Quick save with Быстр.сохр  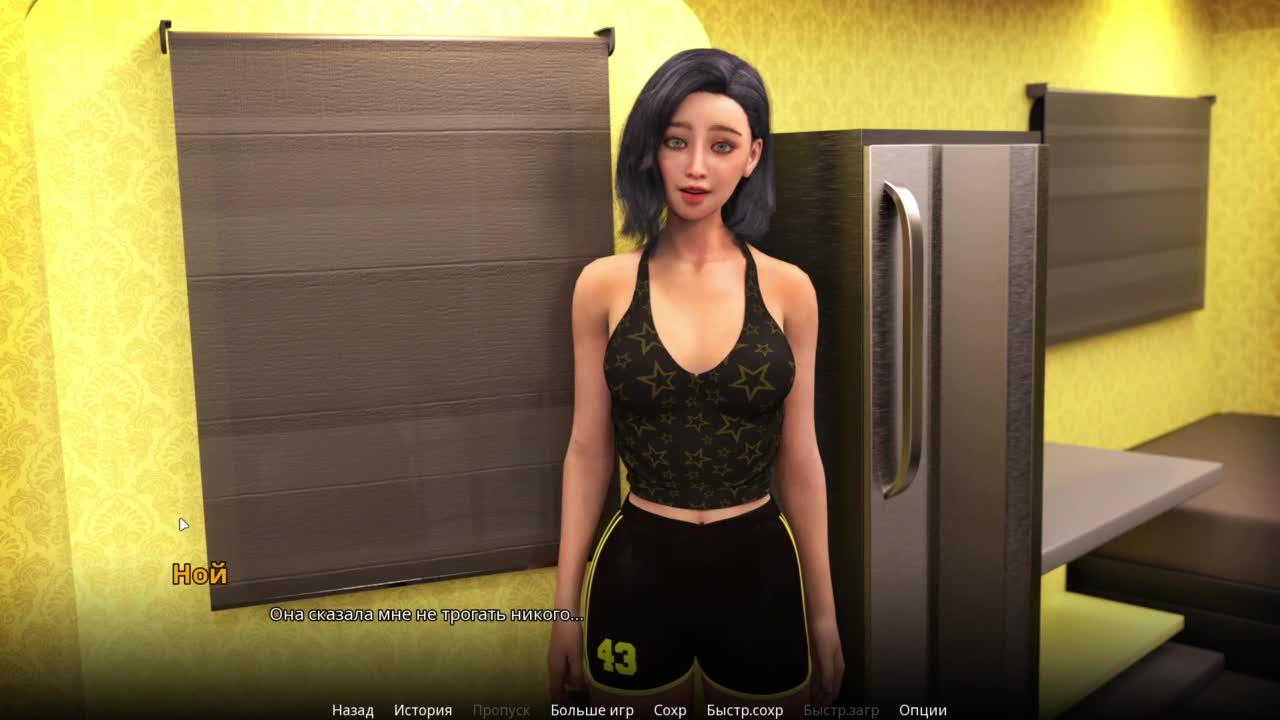click(744, 710)
